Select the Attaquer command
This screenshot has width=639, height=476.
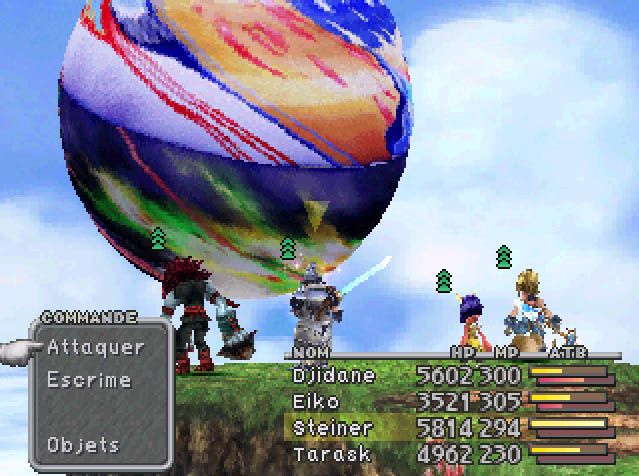coord(95,348)
